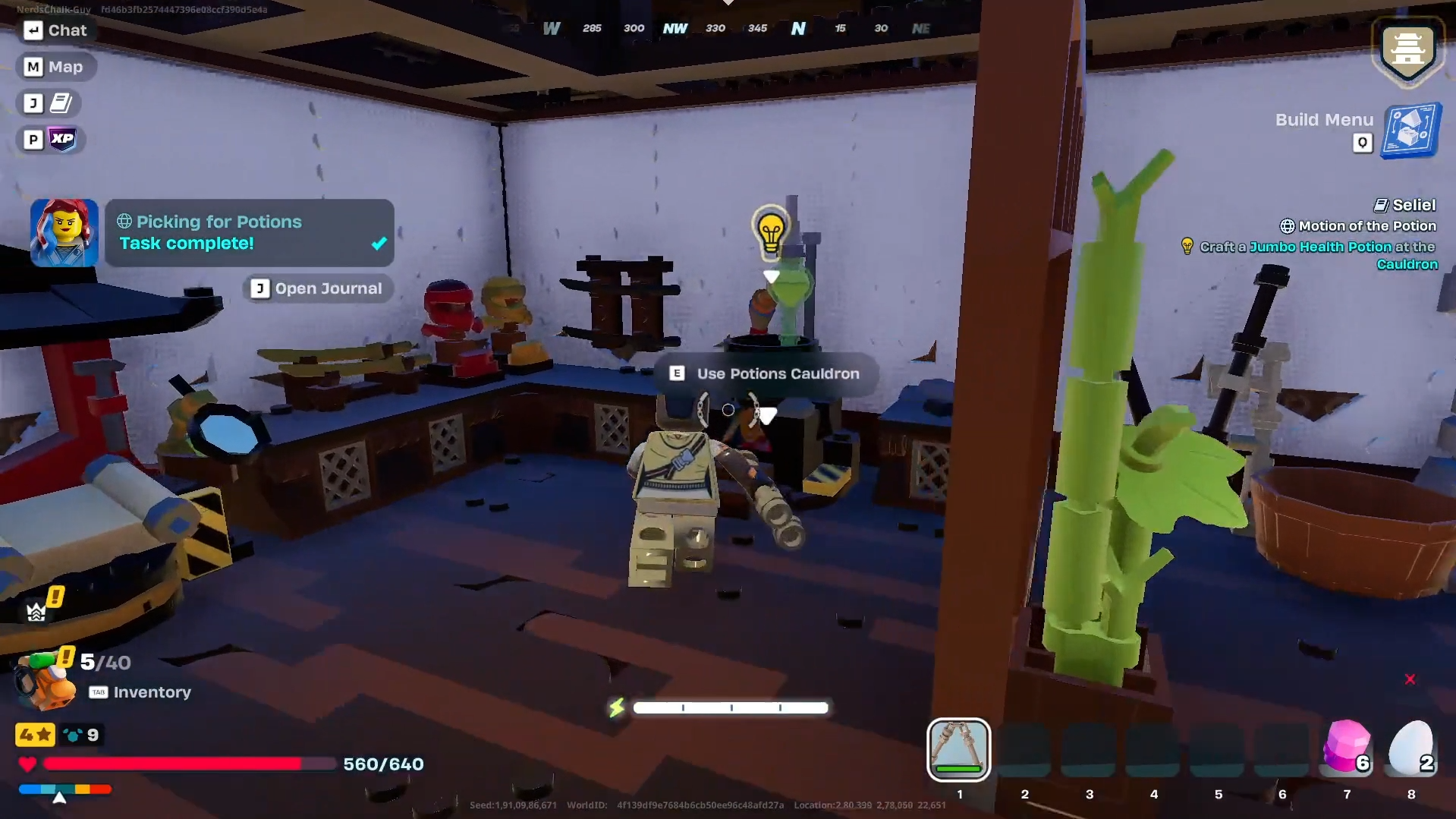Click the Jumbo Health Potion quest link
Screen dimensions: 1456x819
click(1320, 247)
